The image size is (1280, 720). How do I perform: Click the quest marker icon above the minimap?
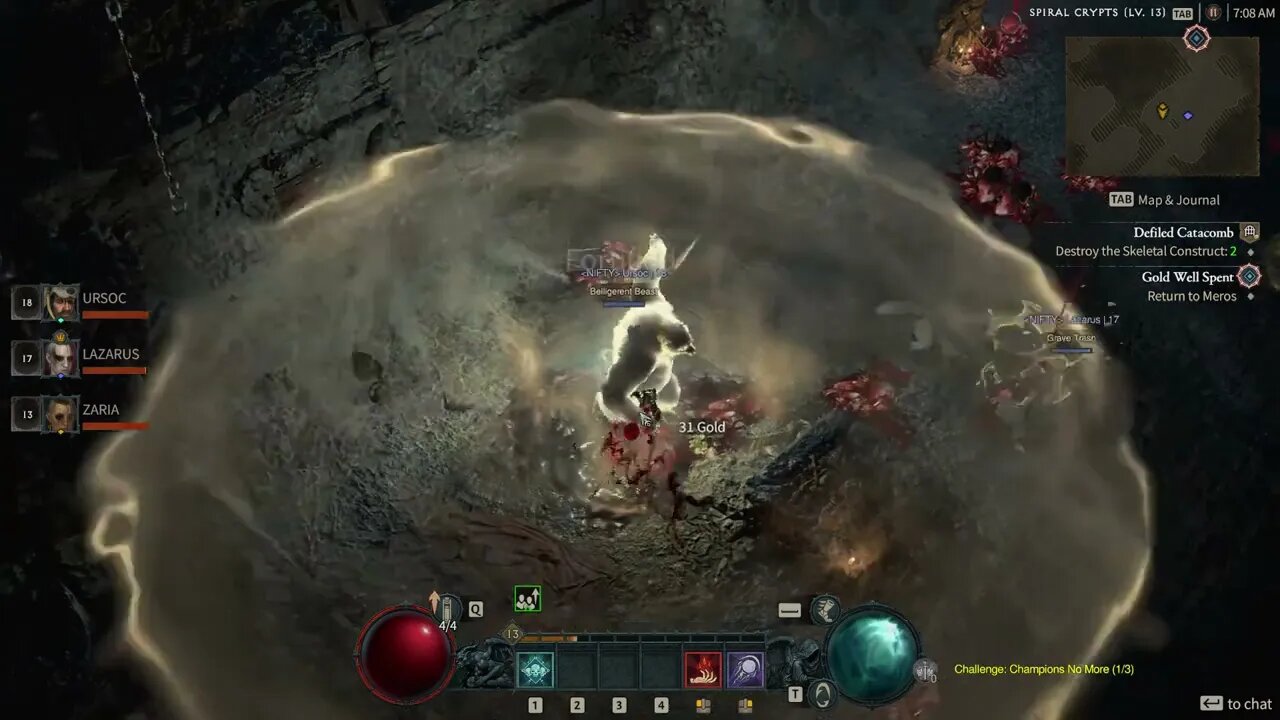tap(1196, 39)
